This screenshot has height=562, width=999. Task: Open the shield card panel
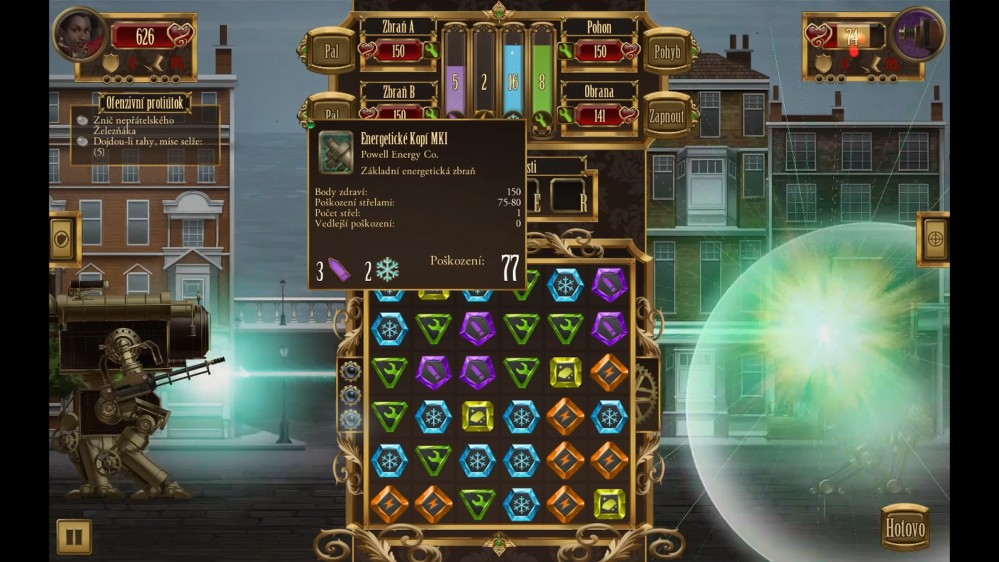tap(63, 240)
